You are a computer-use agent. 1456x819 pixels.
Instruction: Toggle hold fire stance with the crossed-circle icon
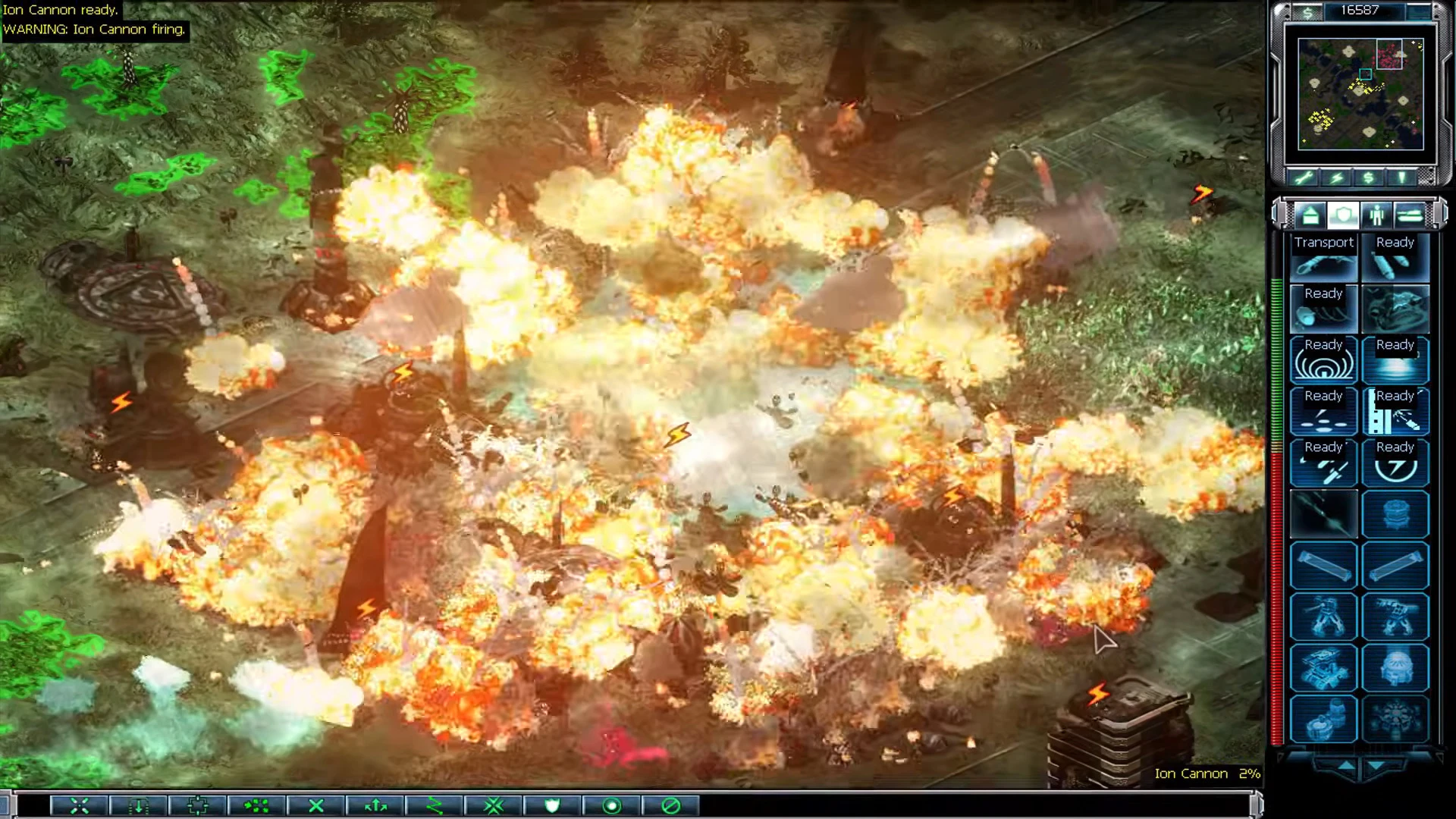(669, 806)
